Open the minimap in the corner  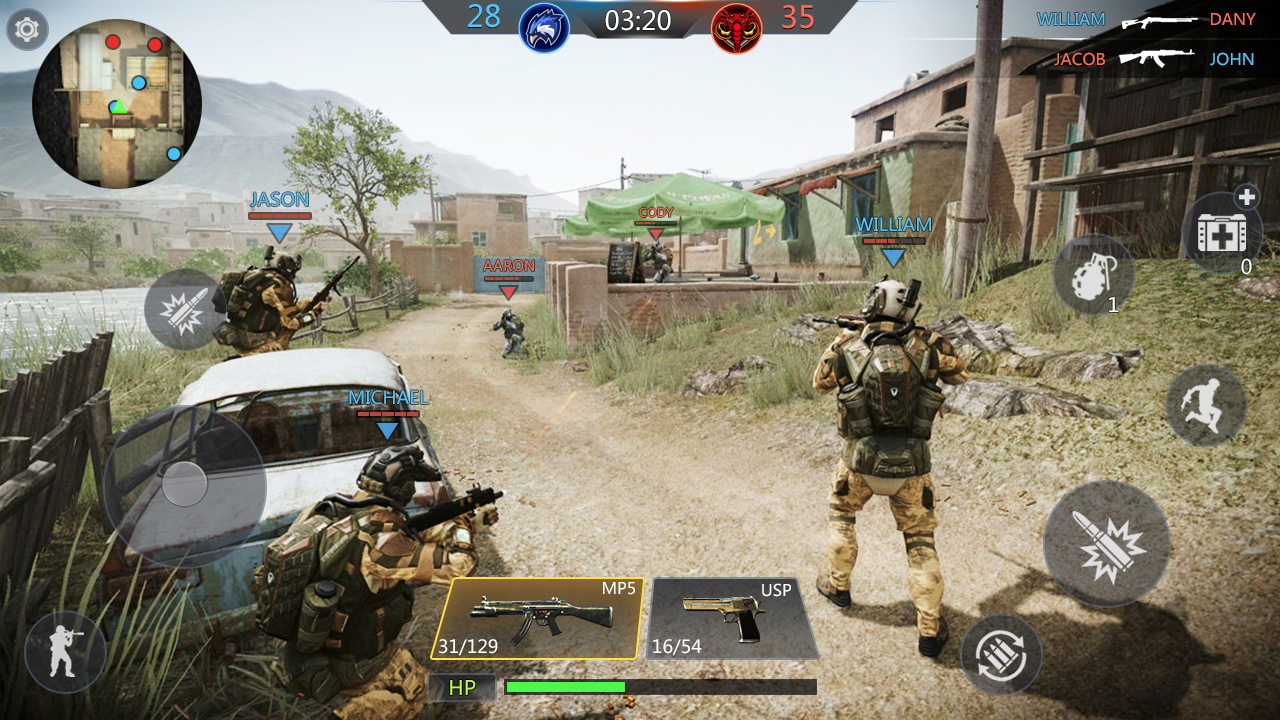(113, 103)
